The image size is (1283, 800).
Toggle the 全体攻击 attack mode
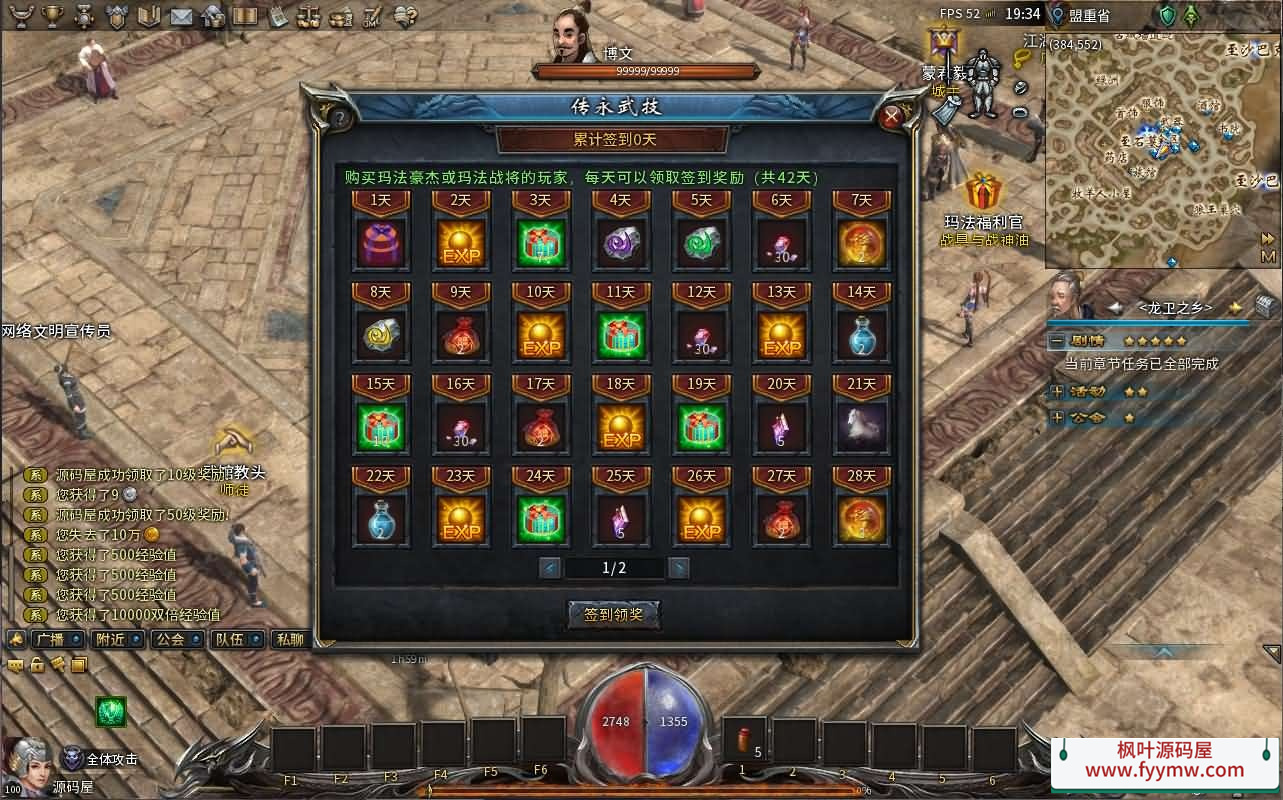pos(73,759)
